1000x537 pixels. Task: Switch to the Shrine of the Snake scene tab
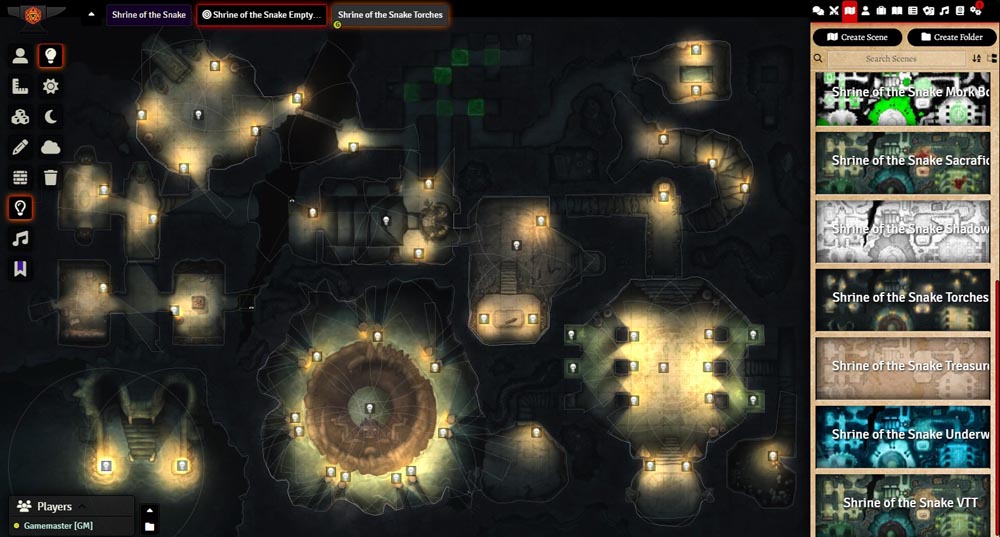coord(148,15)
